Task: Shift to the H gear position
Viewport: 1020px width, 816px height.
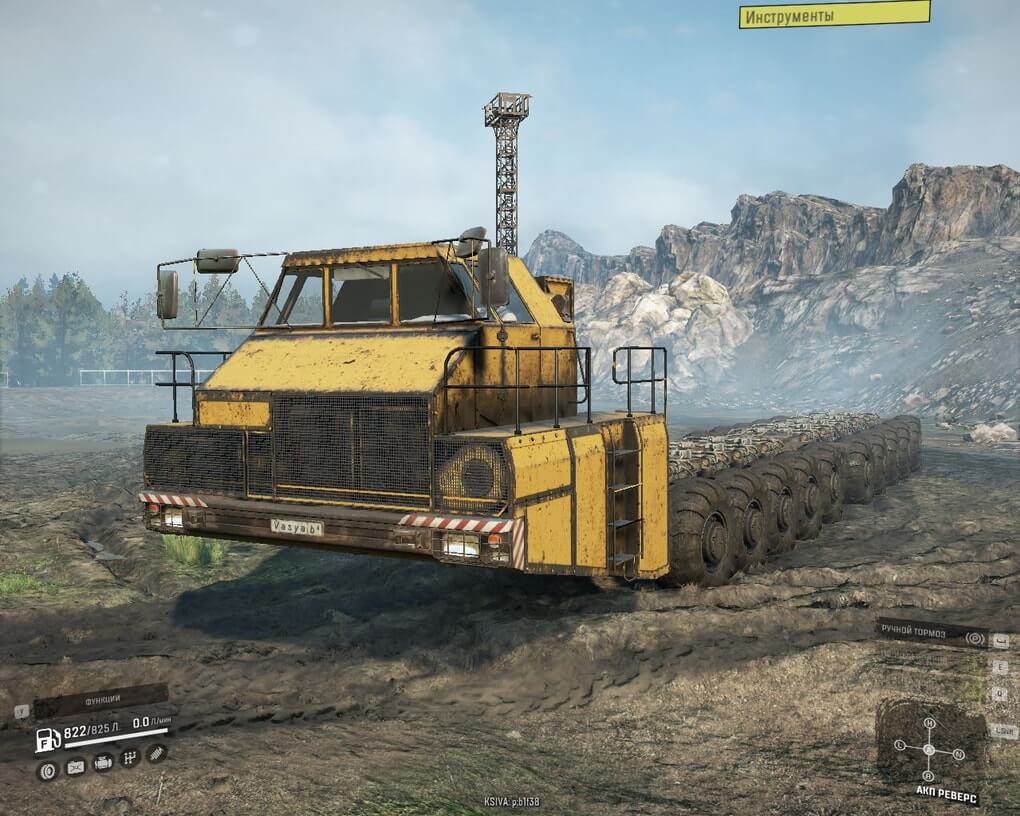Action: (x=929, y=722)
